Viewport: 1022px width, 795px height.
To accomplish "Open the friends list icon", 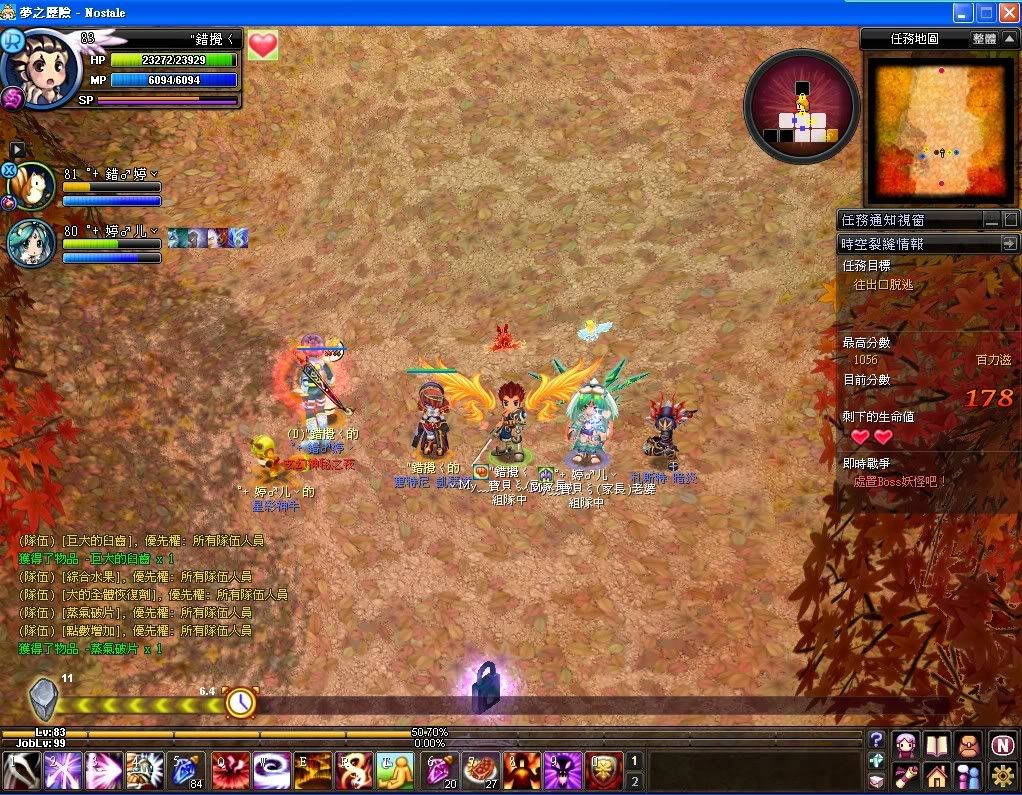I will (x=968, y=775).
